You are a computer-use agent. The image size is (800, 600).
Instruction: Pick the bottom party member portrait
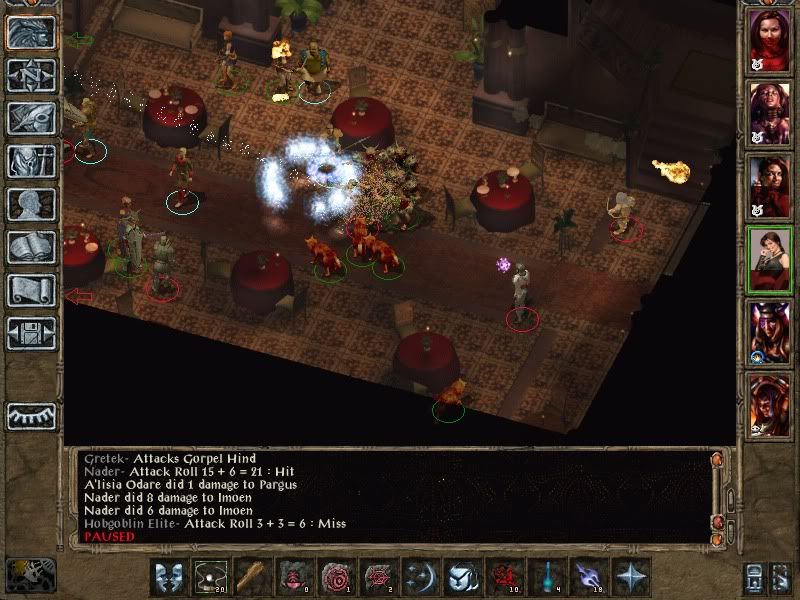(x=769, y=403)
